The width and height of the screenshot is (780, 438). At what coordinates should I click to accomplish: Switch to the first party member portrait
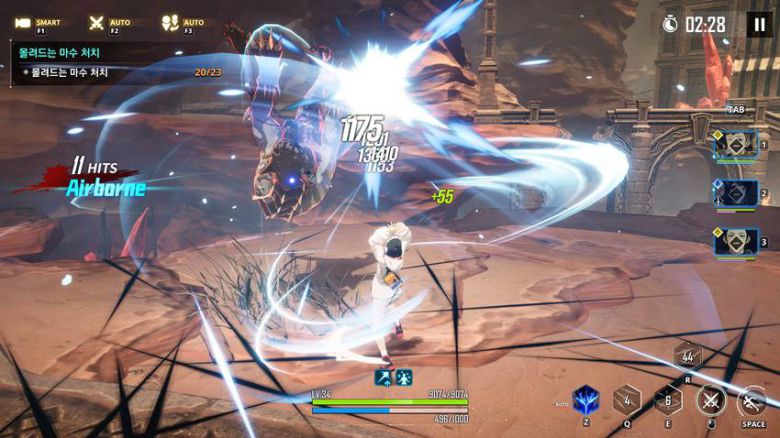coord(734,145)
